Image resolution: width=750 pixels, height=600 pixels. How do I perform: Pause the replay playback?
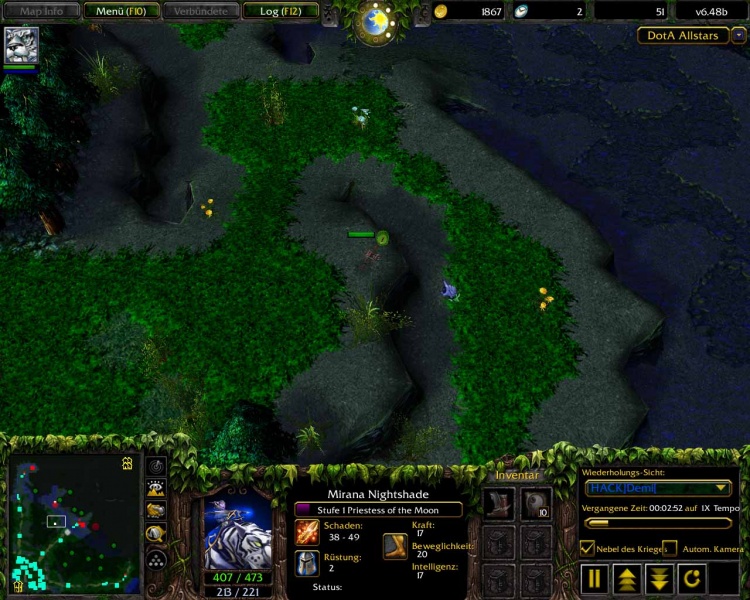595,578
